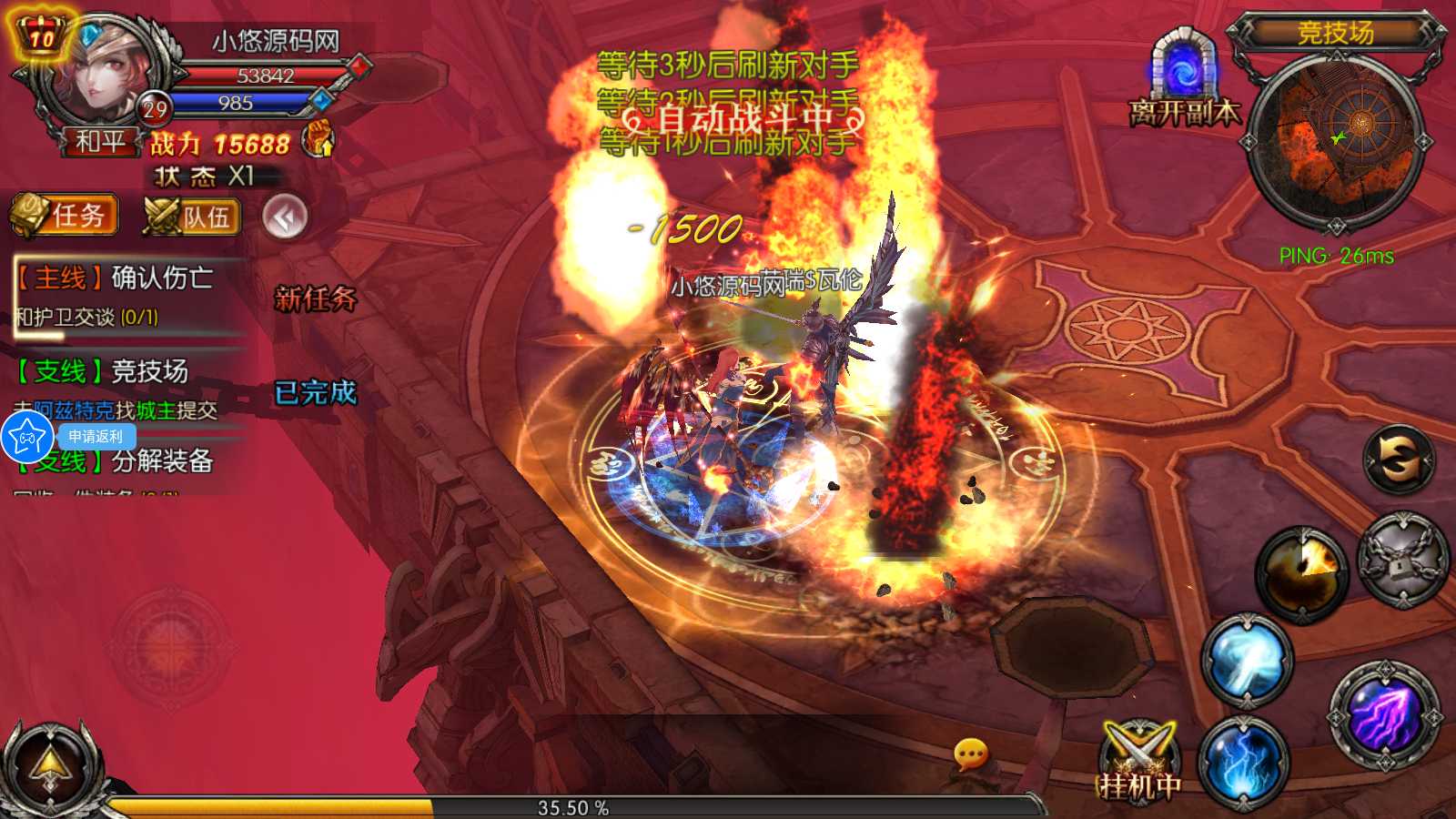1456x819 pixels.
Task: Select the 支线 竞技场 completed quest
Action: [118, 388]
